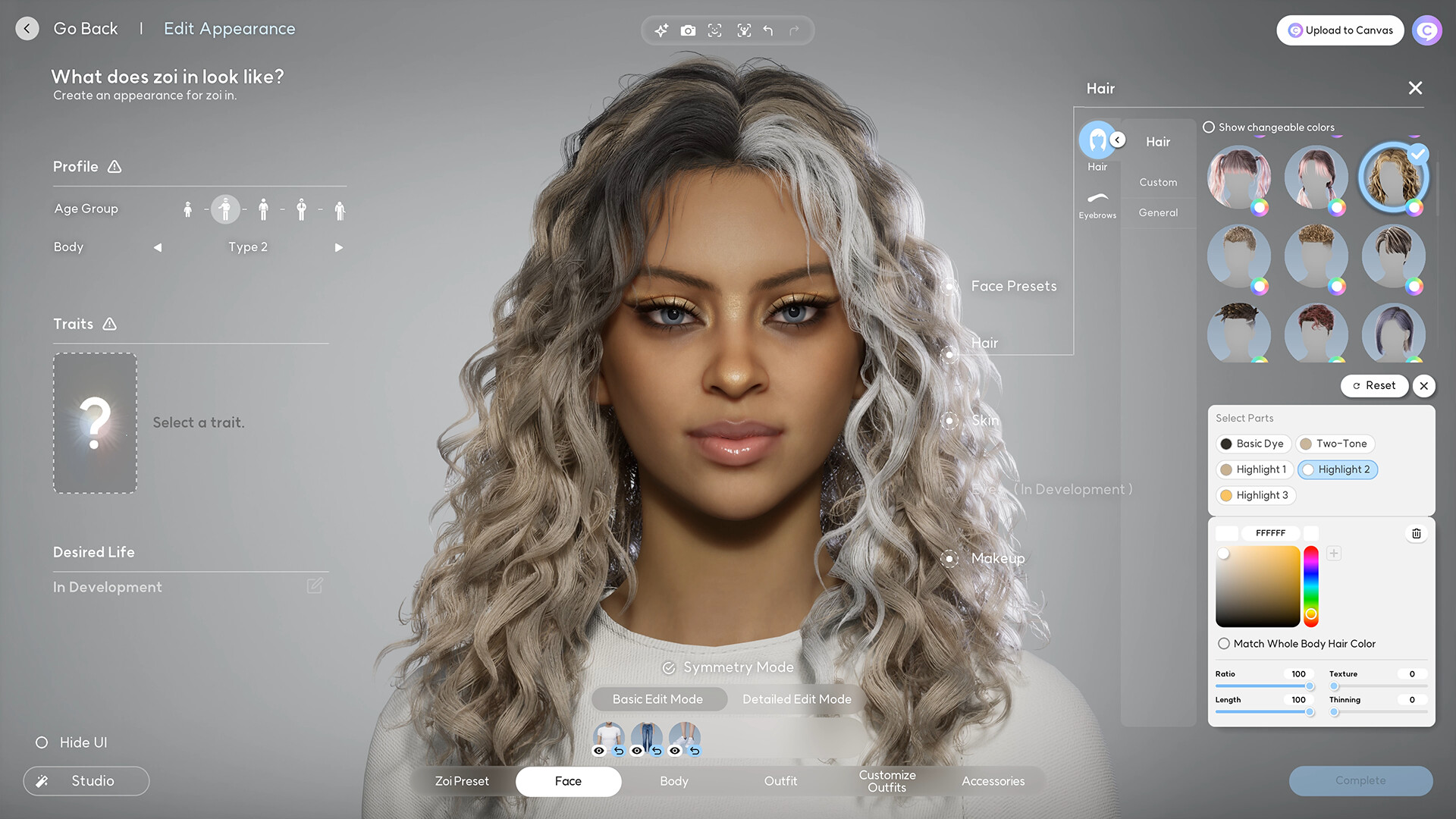
Task: Undo the last appearance change
Action: (x=768, y=30)
